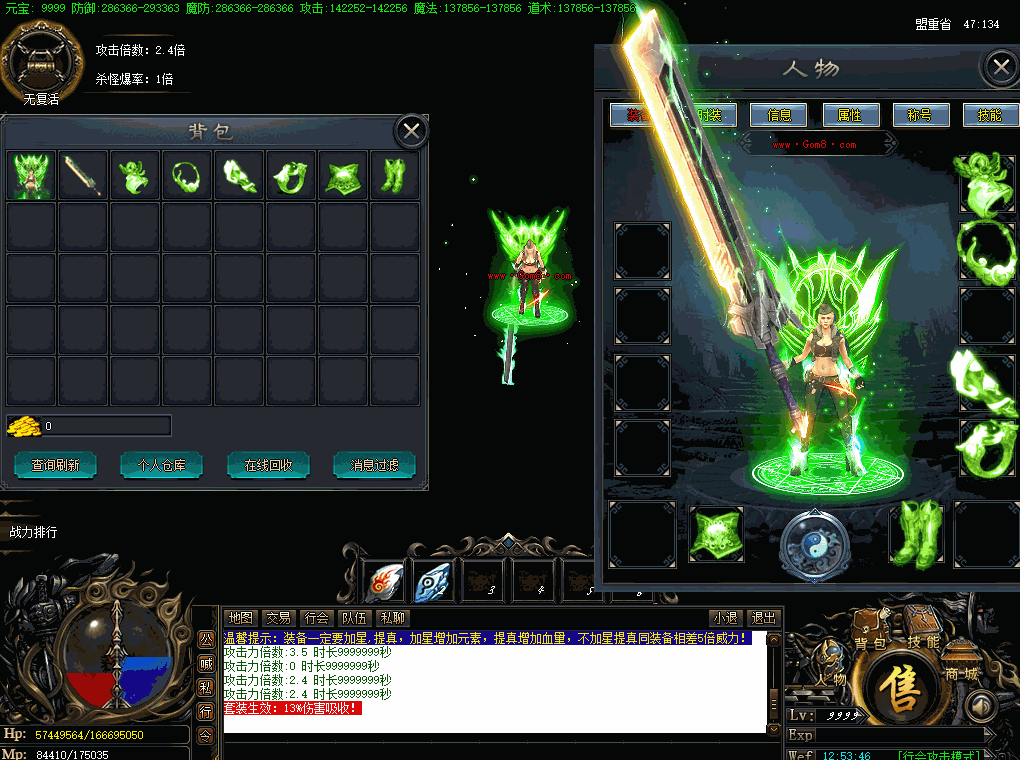
Task: Switch to the 信息 info tab
Action: pos(779,115)
